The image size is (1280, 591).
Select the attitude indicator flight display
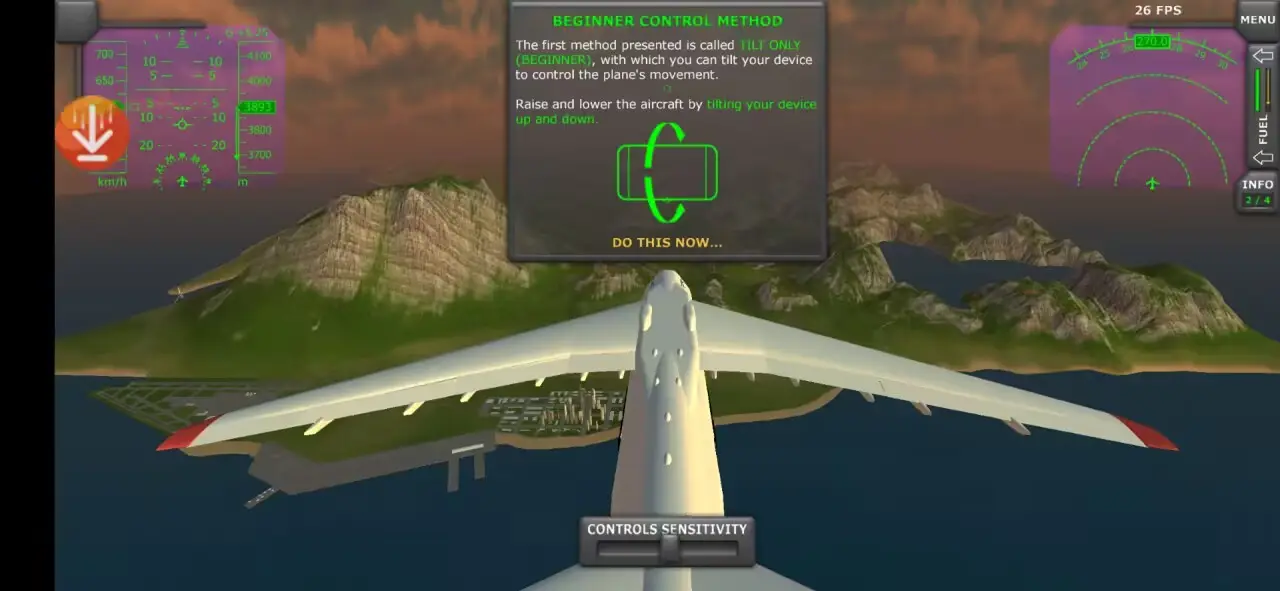click(x=183, y=108)
